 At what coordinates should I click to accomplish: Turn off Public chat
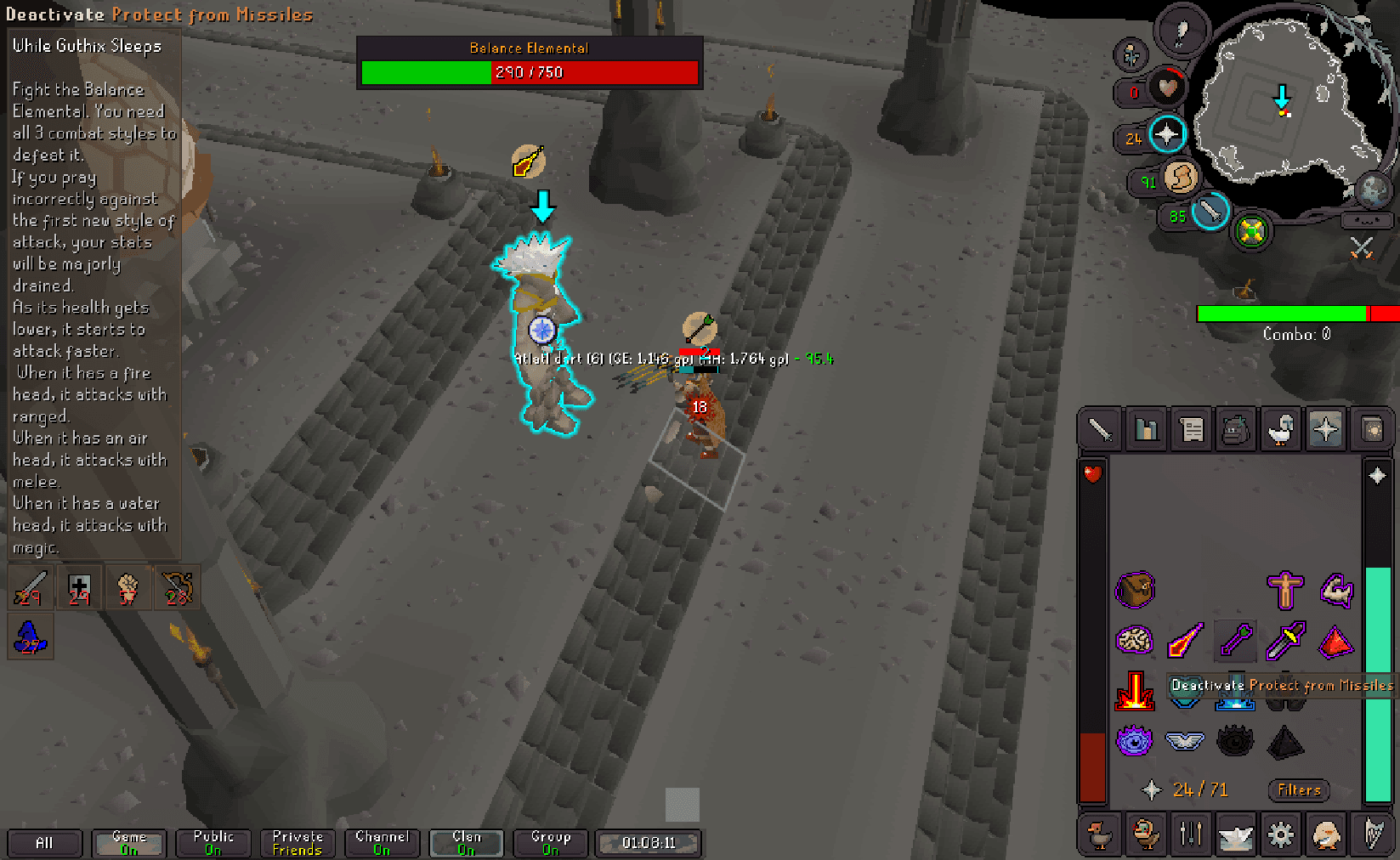coord(213,842)
